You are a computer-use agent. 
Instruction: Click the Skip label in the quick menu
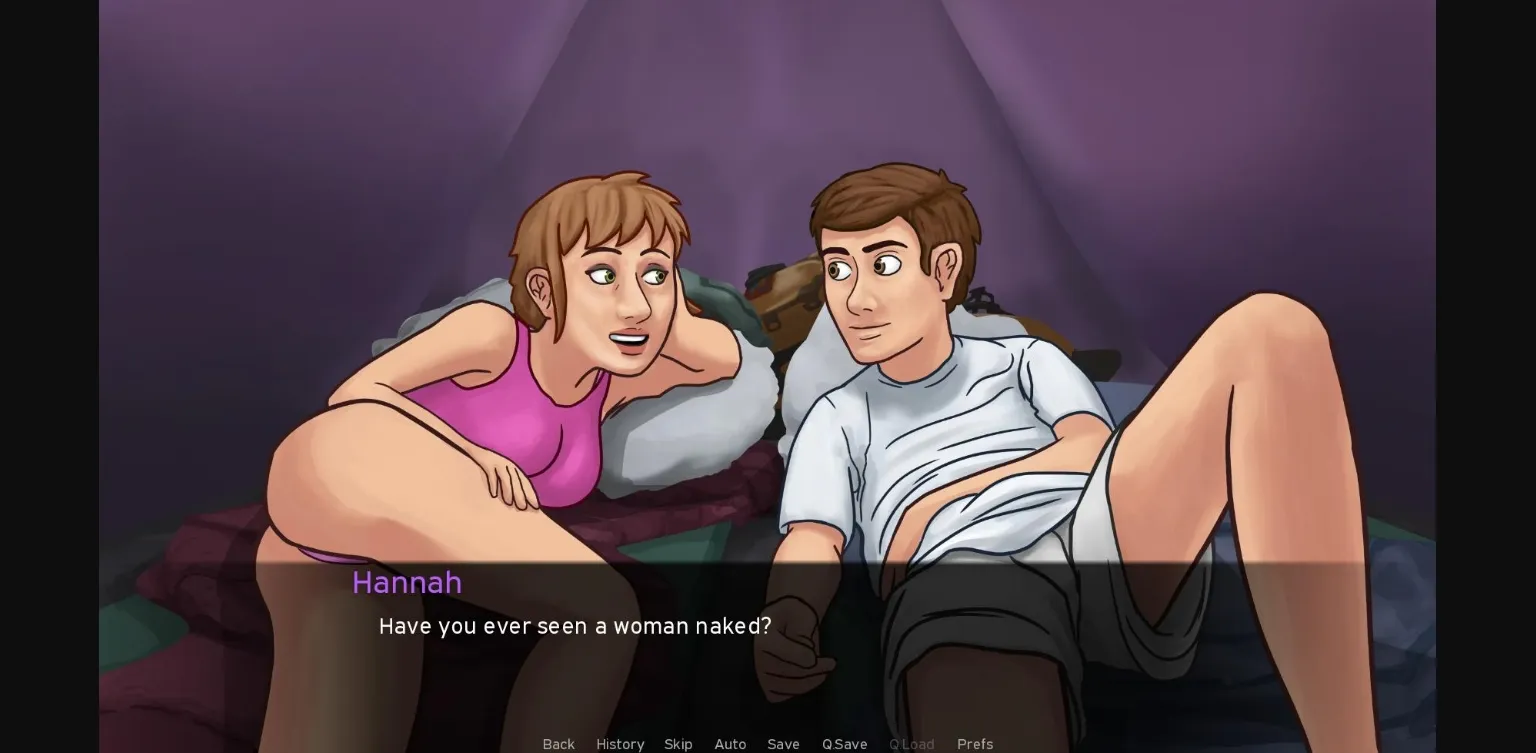[678, 744]
